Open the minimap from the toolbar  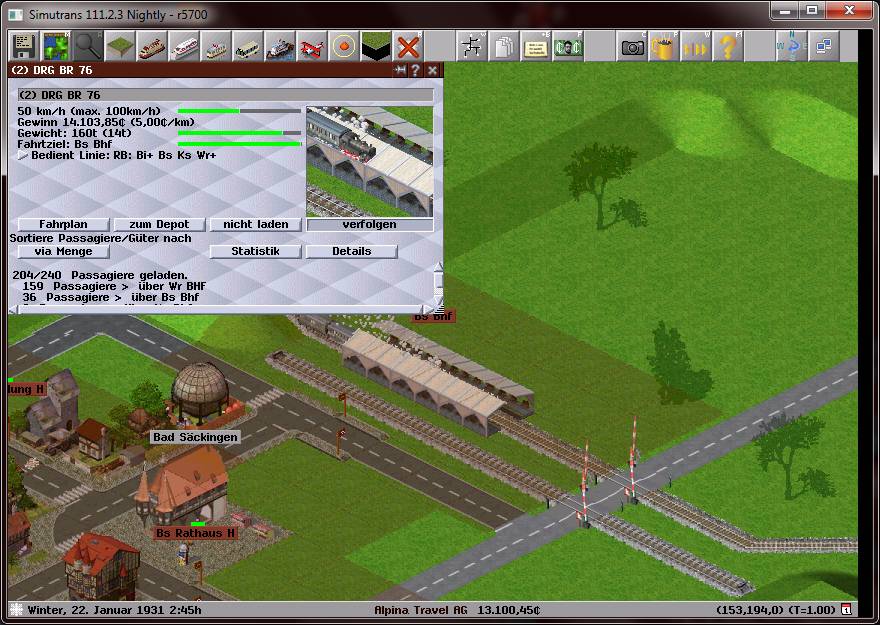pyautogui.click(x=55, y=46)
